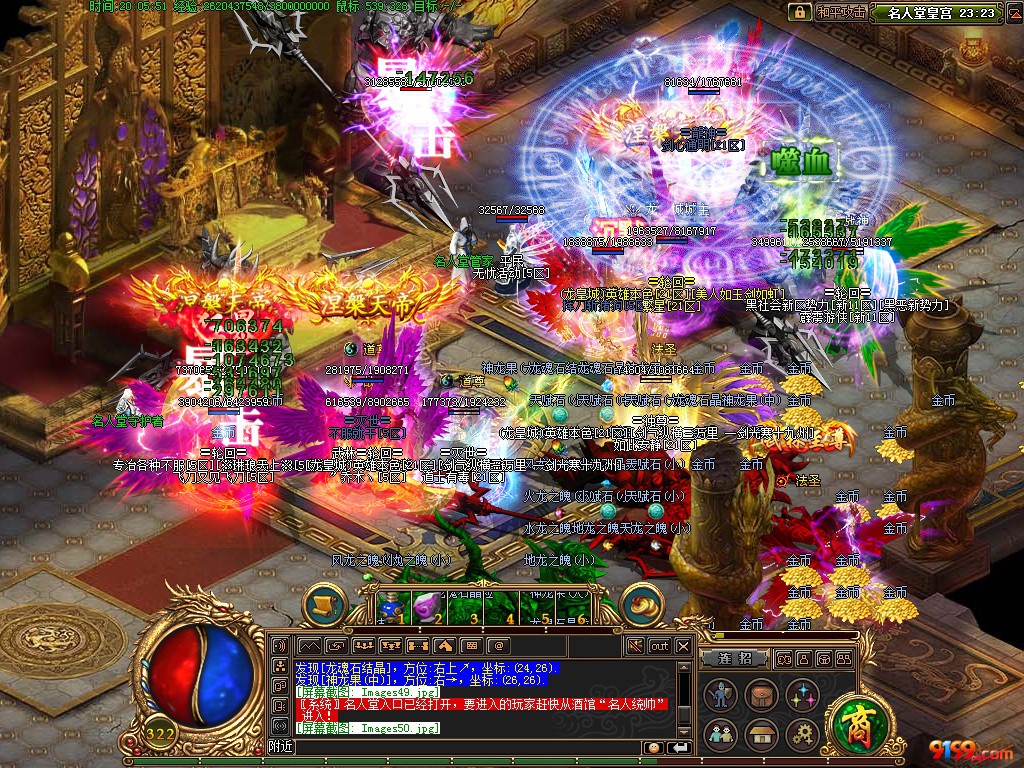This screenshot has width=1024, height=768.
Task: Close the chat panel with the X button
Action: (x=683, y=646)
